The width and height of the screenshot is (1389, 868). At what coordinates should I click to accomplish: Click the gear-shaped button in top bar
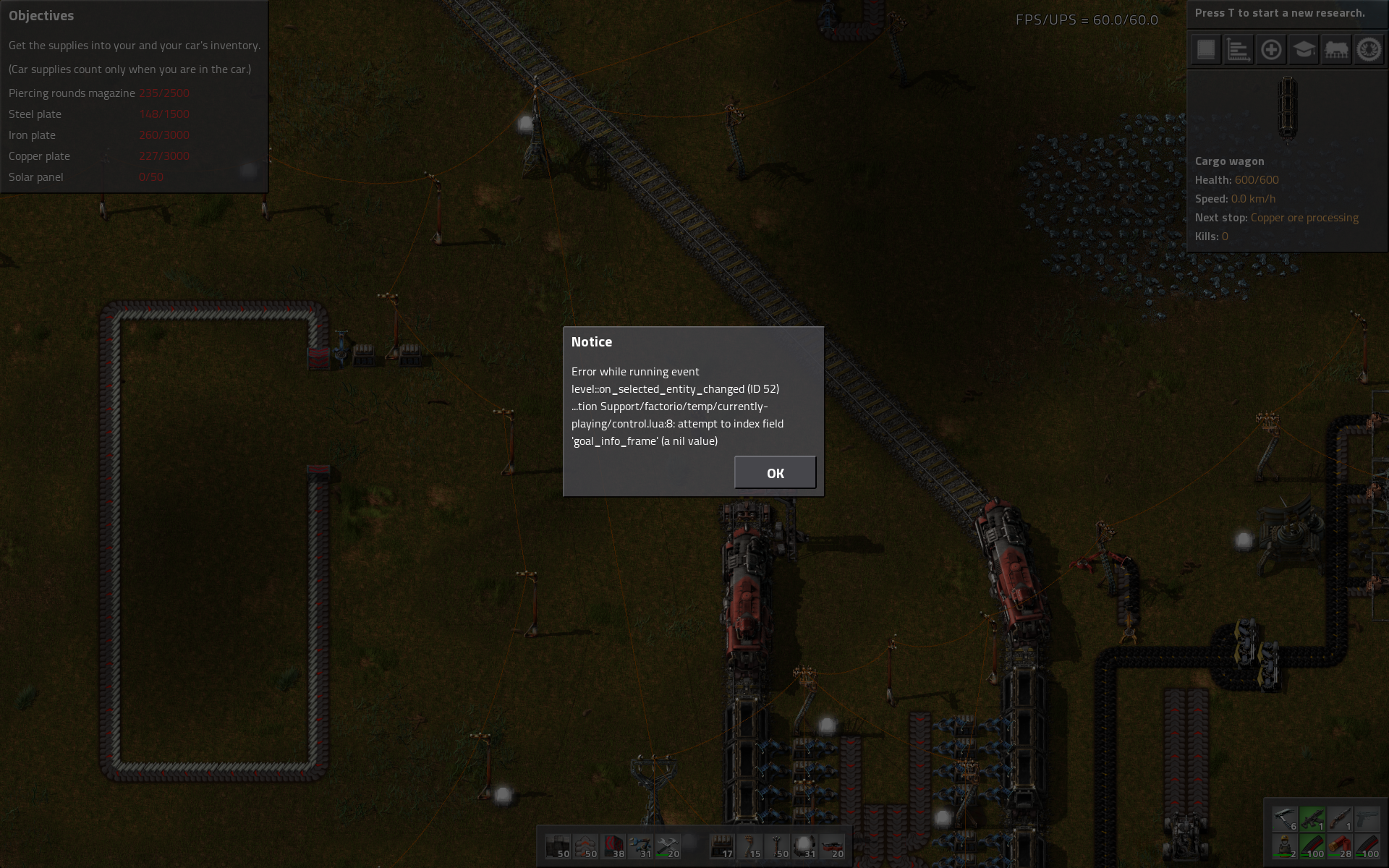(1369, 50)
